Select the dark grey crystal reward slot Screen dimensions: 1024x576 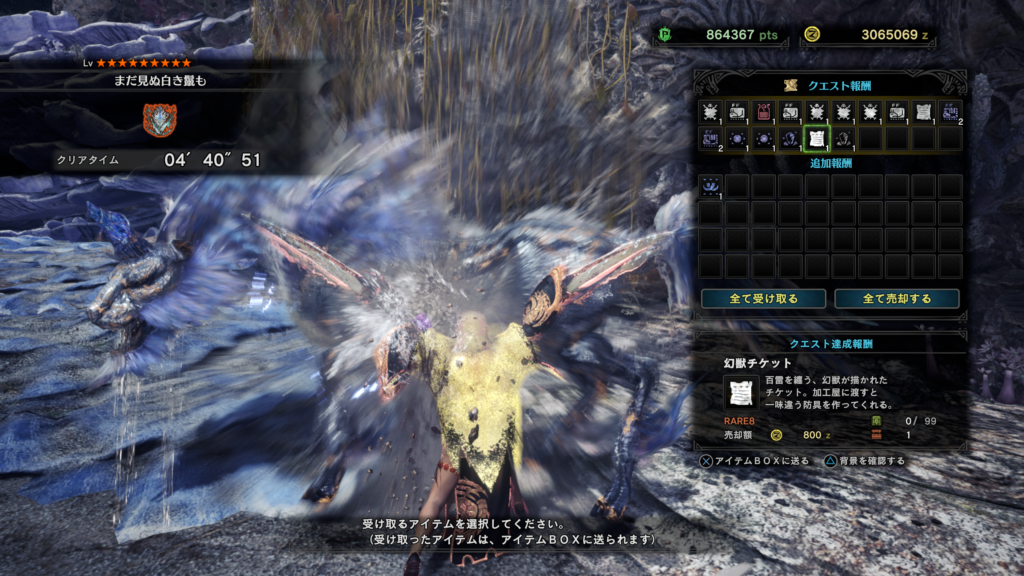point(843,138)
